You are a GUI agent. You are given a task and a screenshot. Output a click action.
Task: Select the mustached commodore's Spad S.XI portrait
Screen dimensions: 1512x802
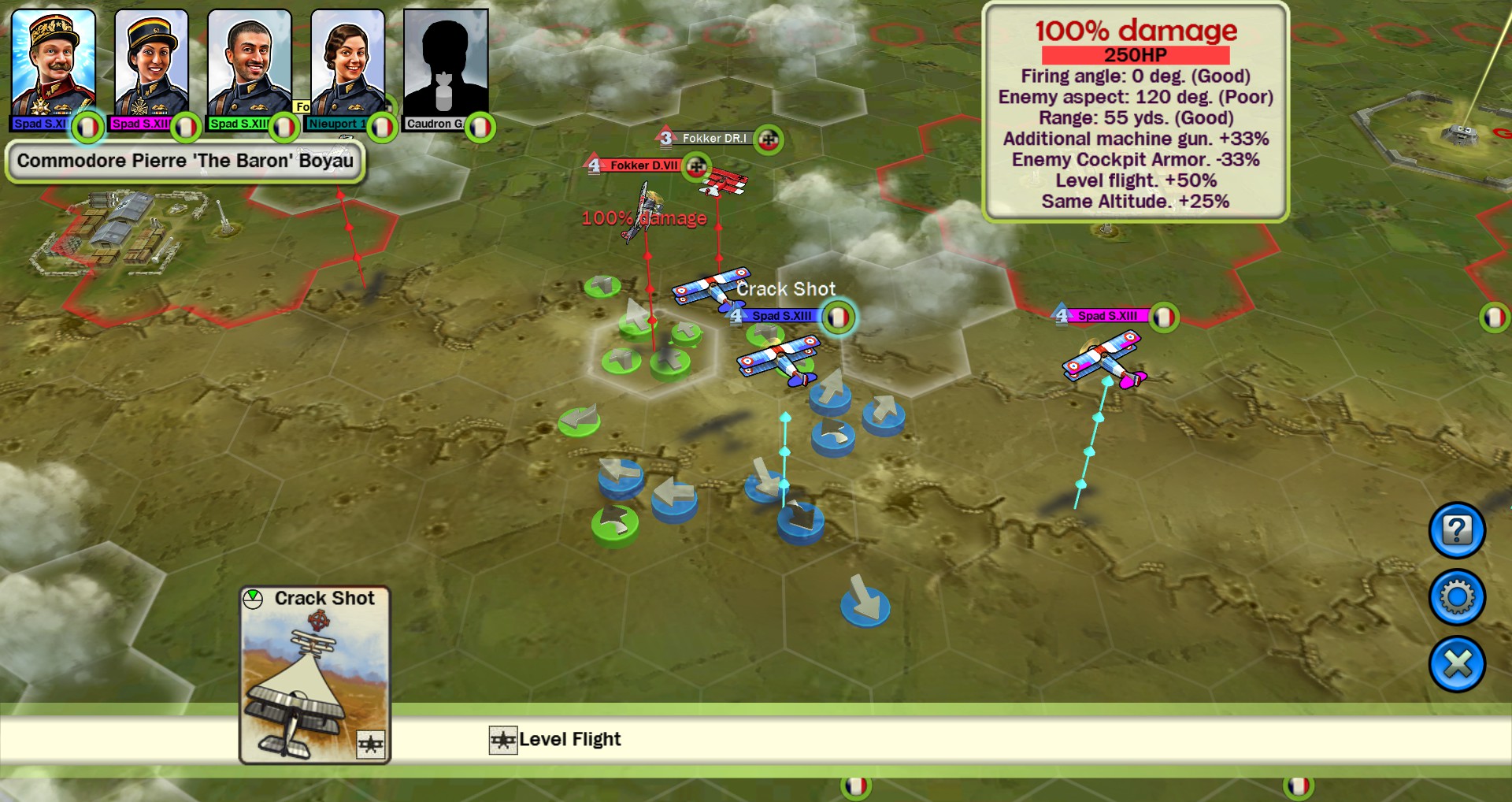coord(53,65)
